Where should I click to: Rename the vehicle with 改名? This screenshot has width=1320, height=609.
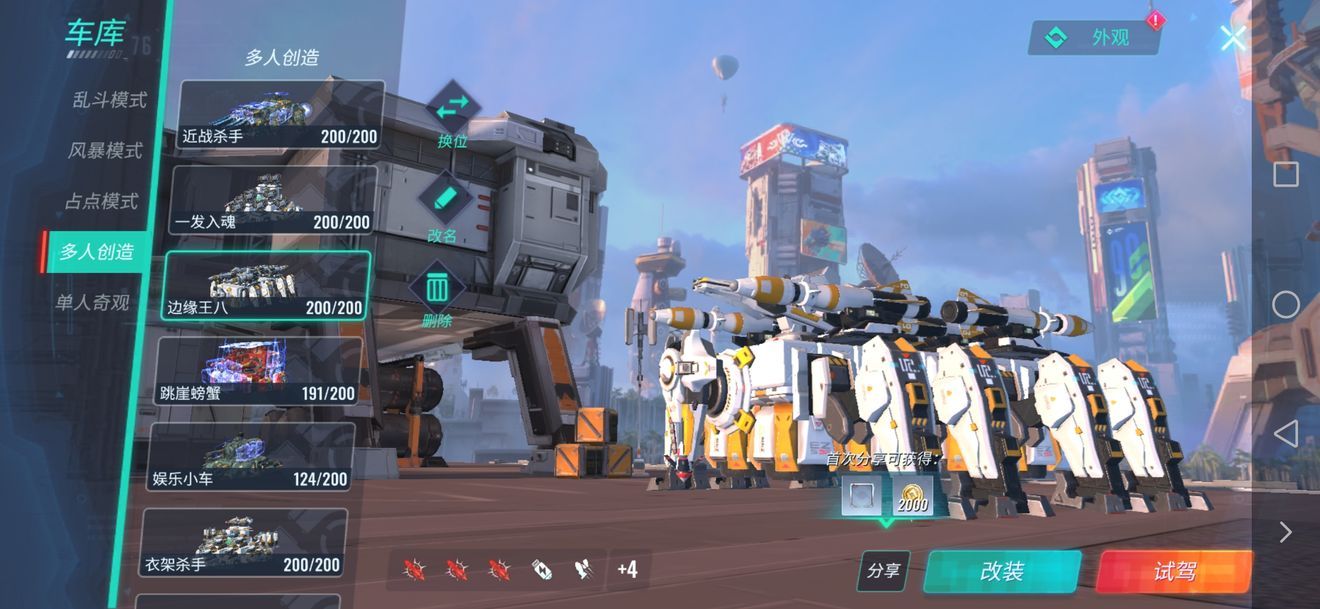[x=443, y=207]
